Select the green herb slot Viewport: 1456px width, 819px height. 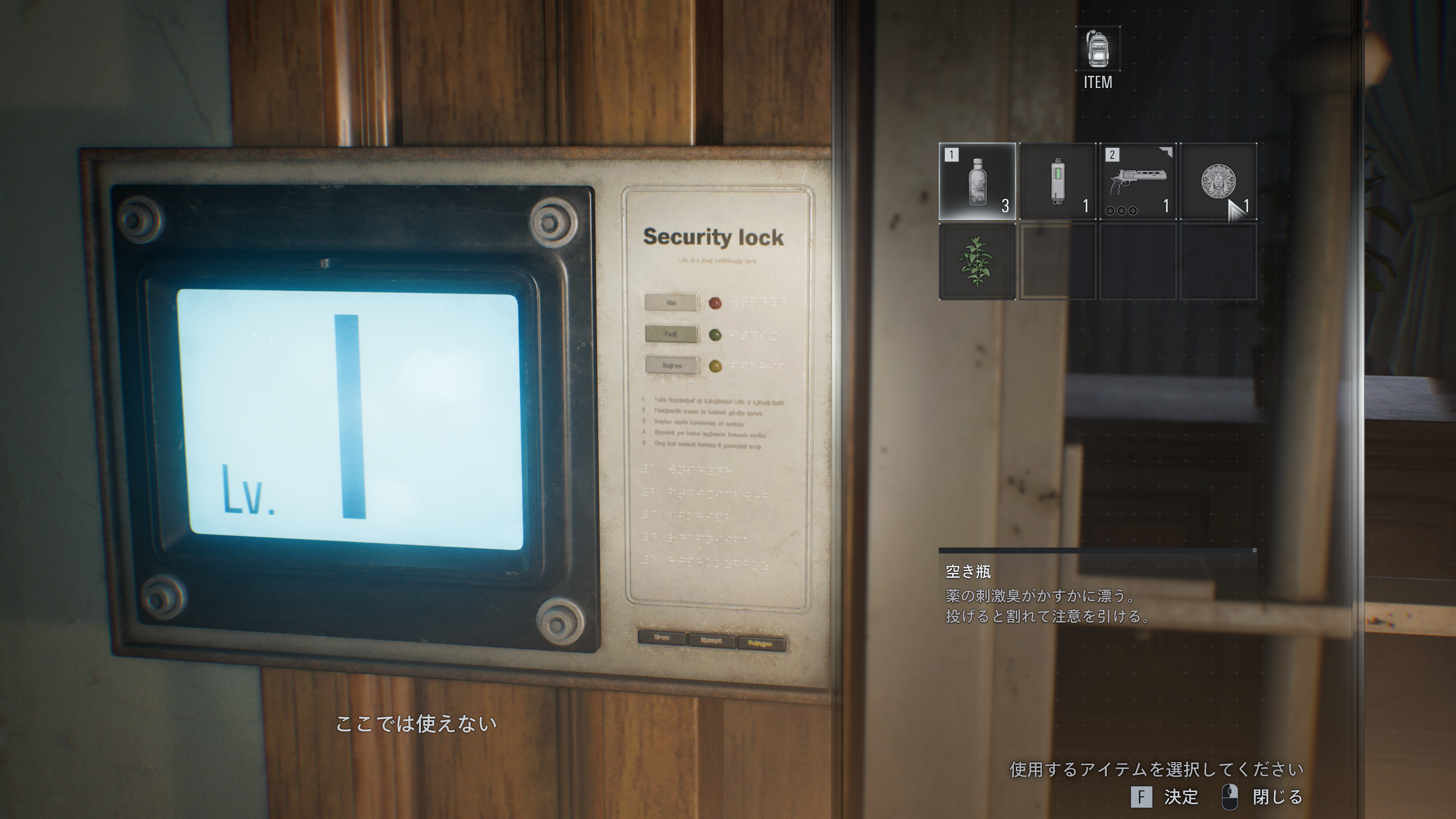click(x=977, y=262)
